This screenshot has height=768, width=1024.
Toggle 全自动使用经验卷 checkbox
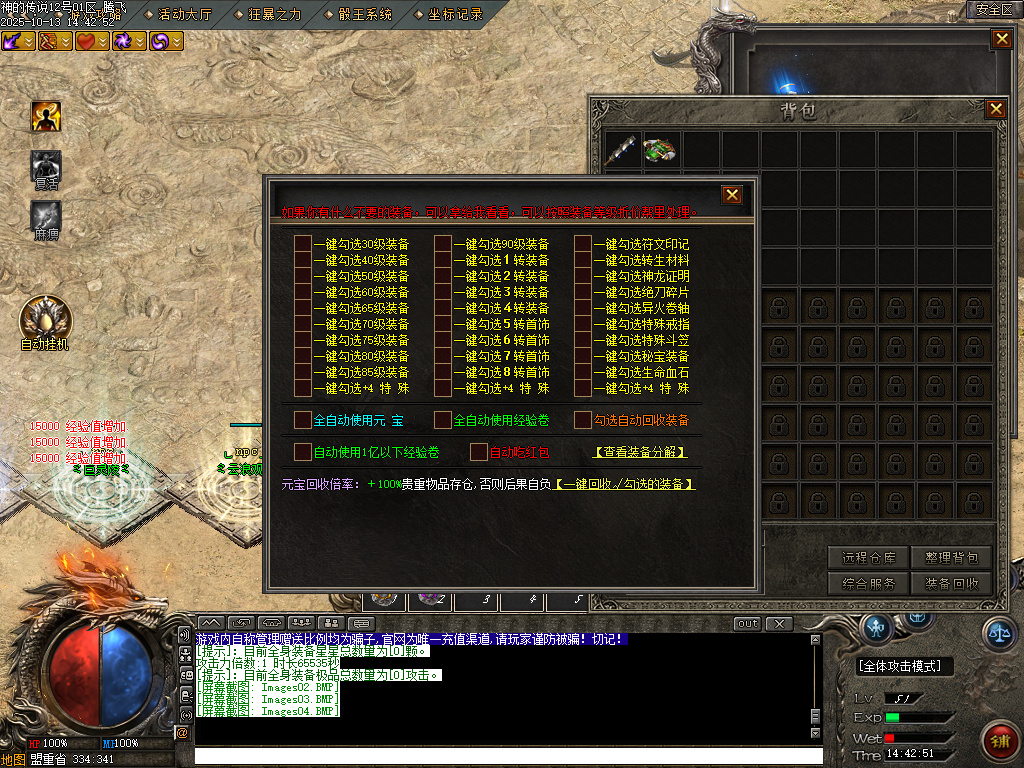pyautogui.click(x=443, y=420)
